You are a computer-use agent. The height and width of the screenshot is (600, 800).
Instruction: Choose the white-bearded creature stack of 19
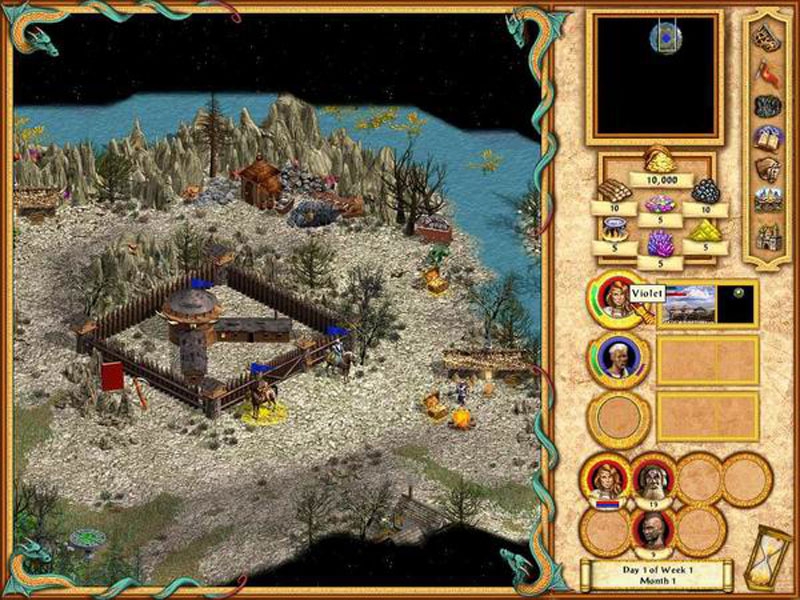[x=653, y=479]
